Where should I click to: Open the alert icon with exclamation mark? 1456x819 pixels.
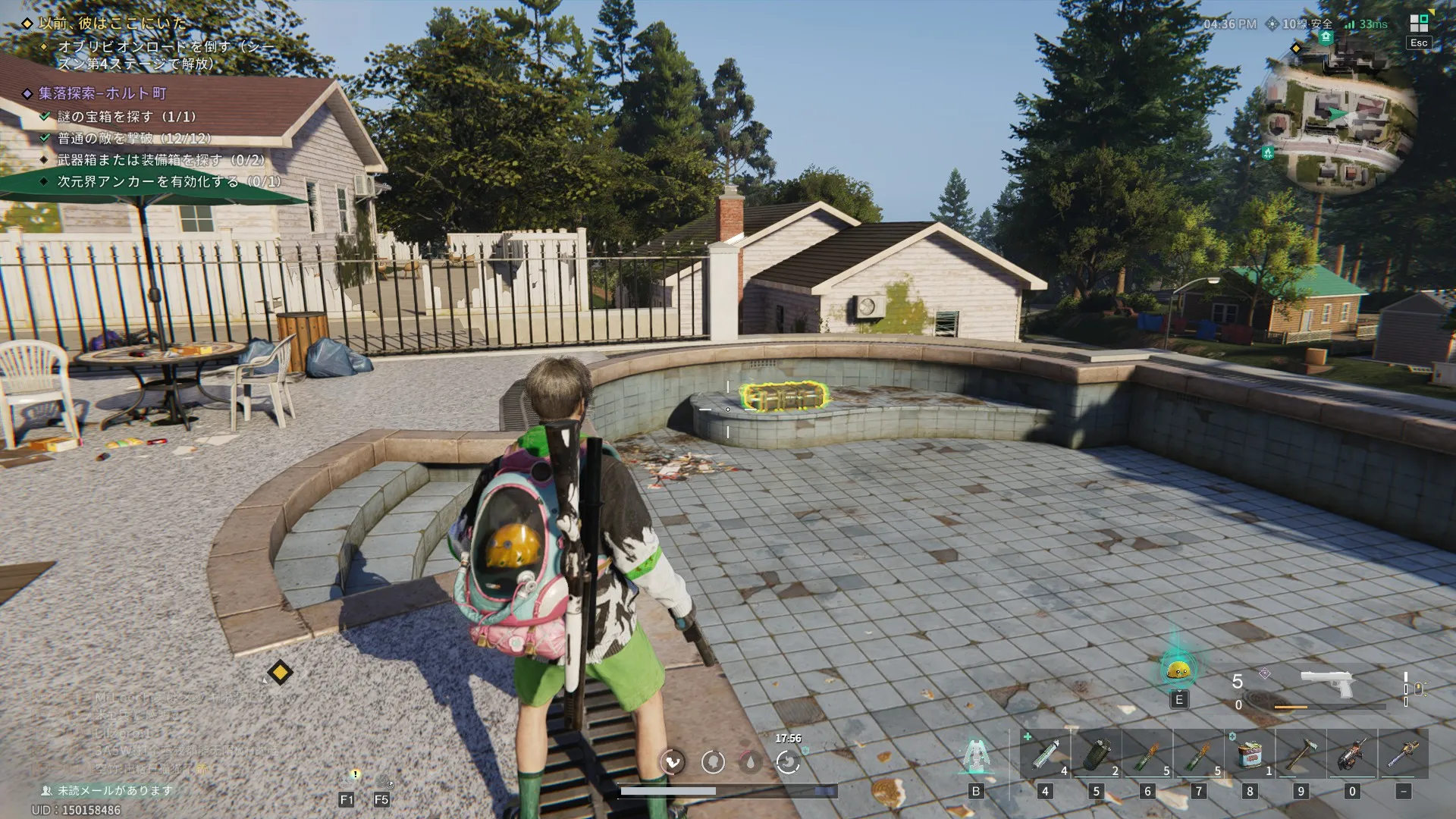click(x=354, y=775)
